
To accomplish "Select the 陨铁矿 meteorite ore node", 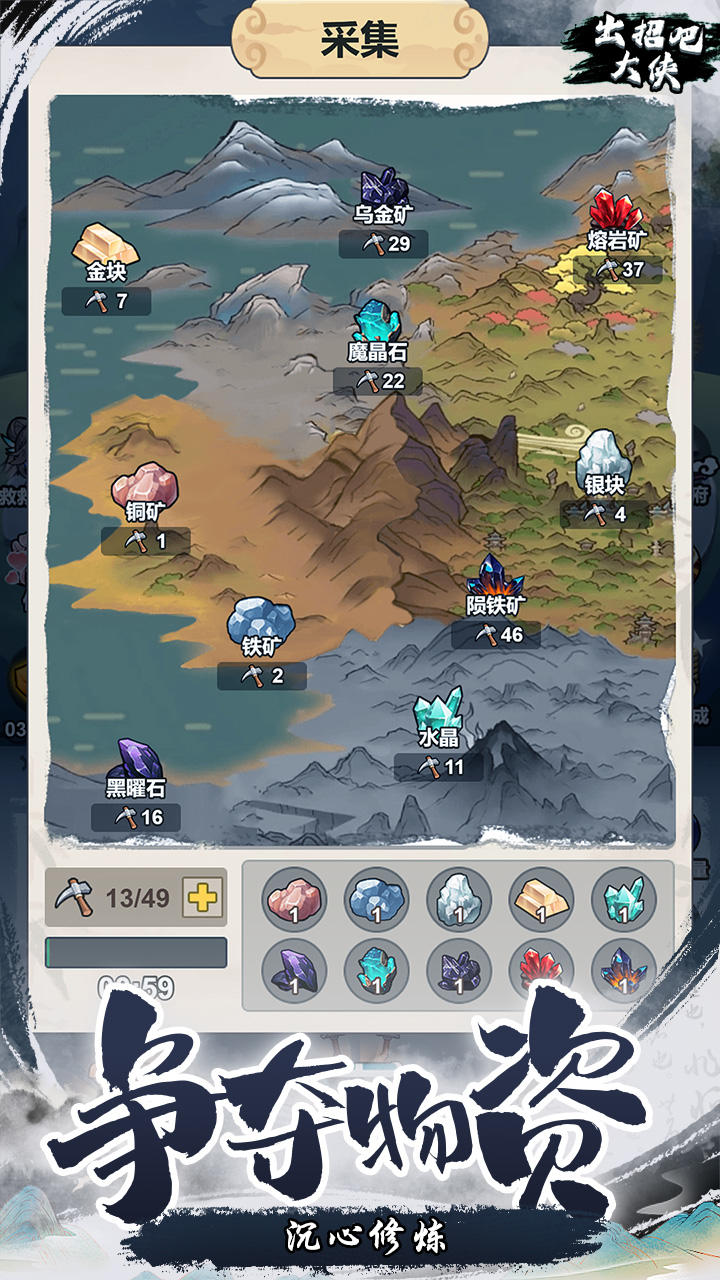I will tap(496, 580).
